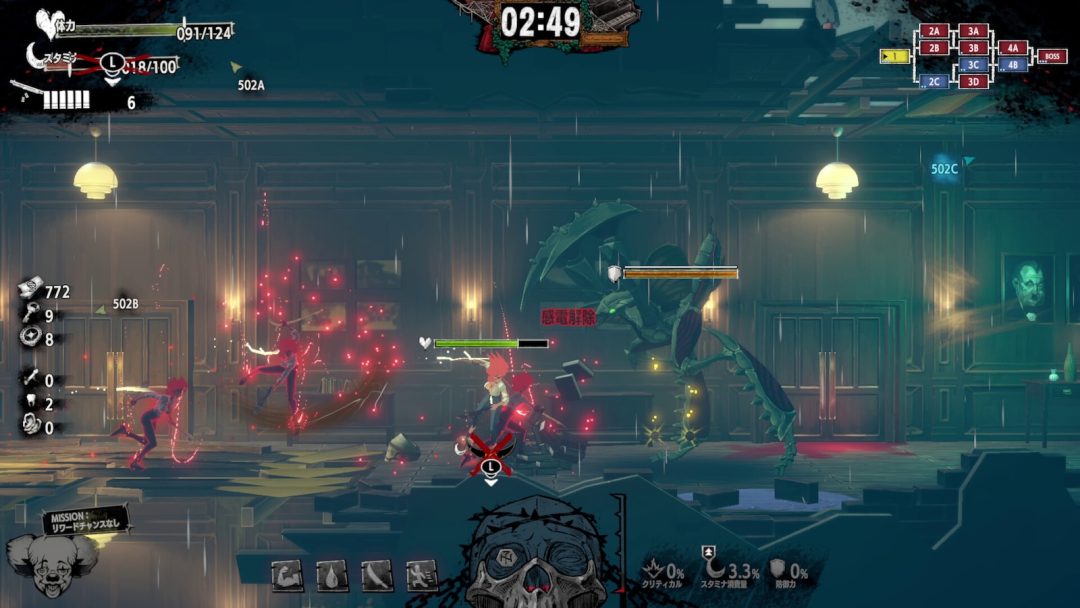Select the water droplet ability icon

[x=332, y=574]
